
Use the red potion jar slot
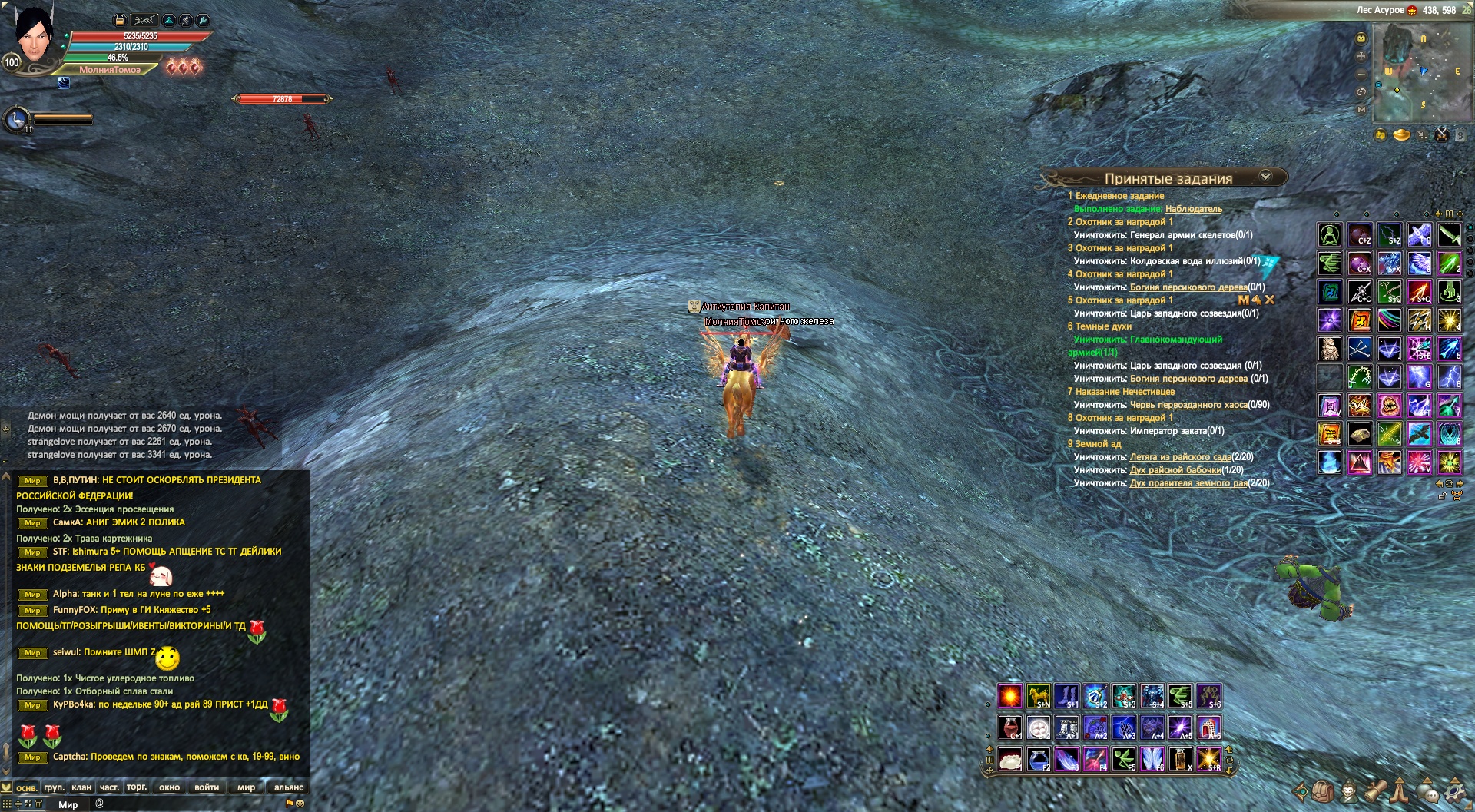pyautogui.click(x=1009, y=727)
